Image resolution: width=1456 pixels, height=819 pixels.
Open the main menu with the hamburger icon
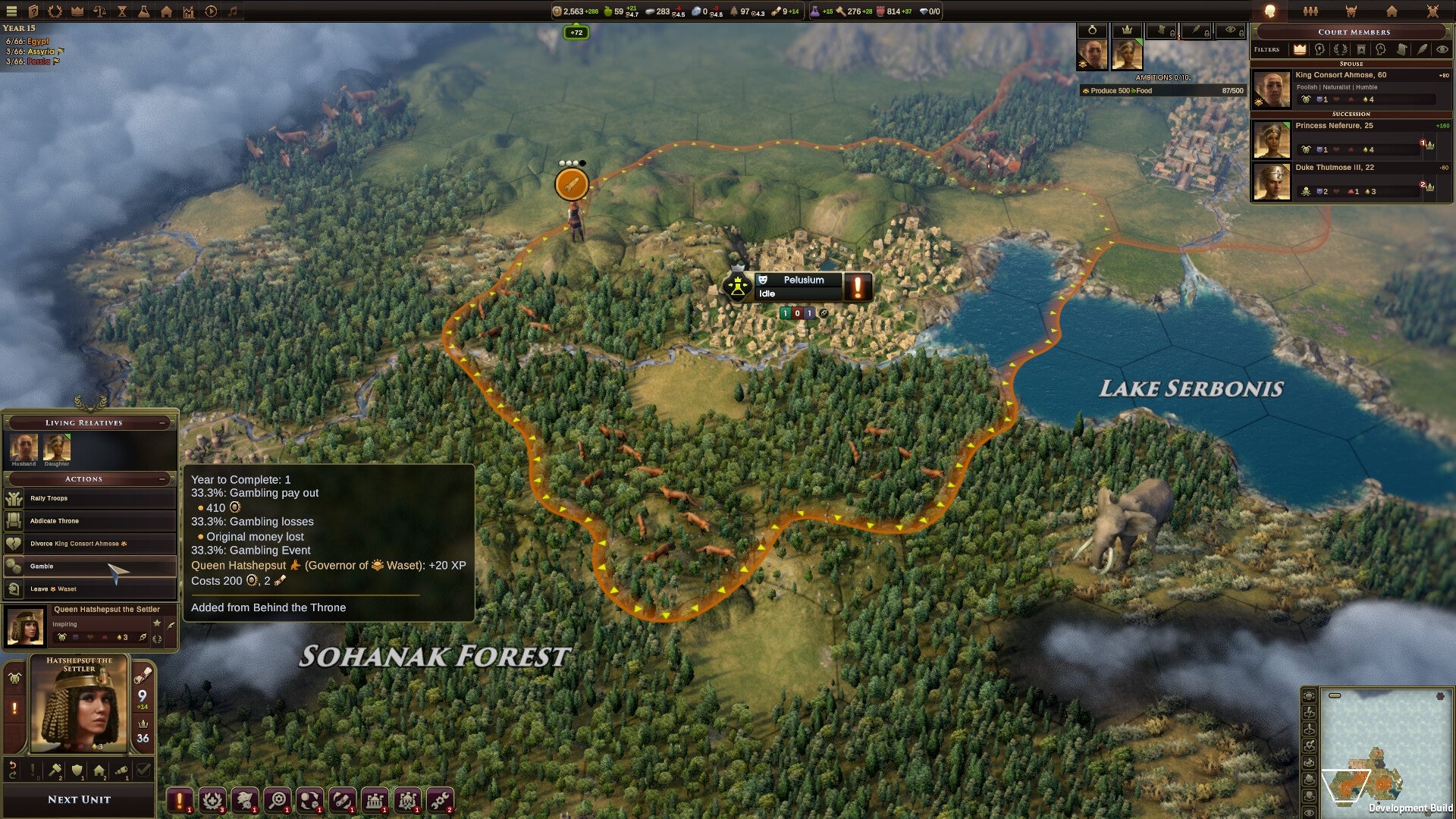click(11, 11)
